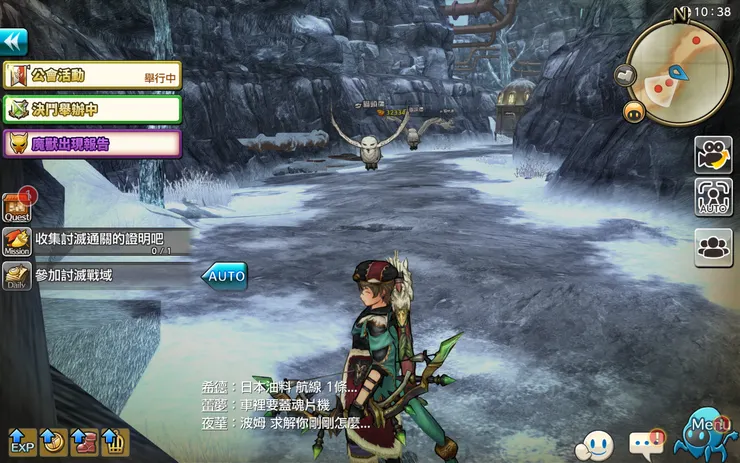The width and height of the screenshot is (740, 463).
Task: Toggle the auto-target AUTO button
Action: 713,197
